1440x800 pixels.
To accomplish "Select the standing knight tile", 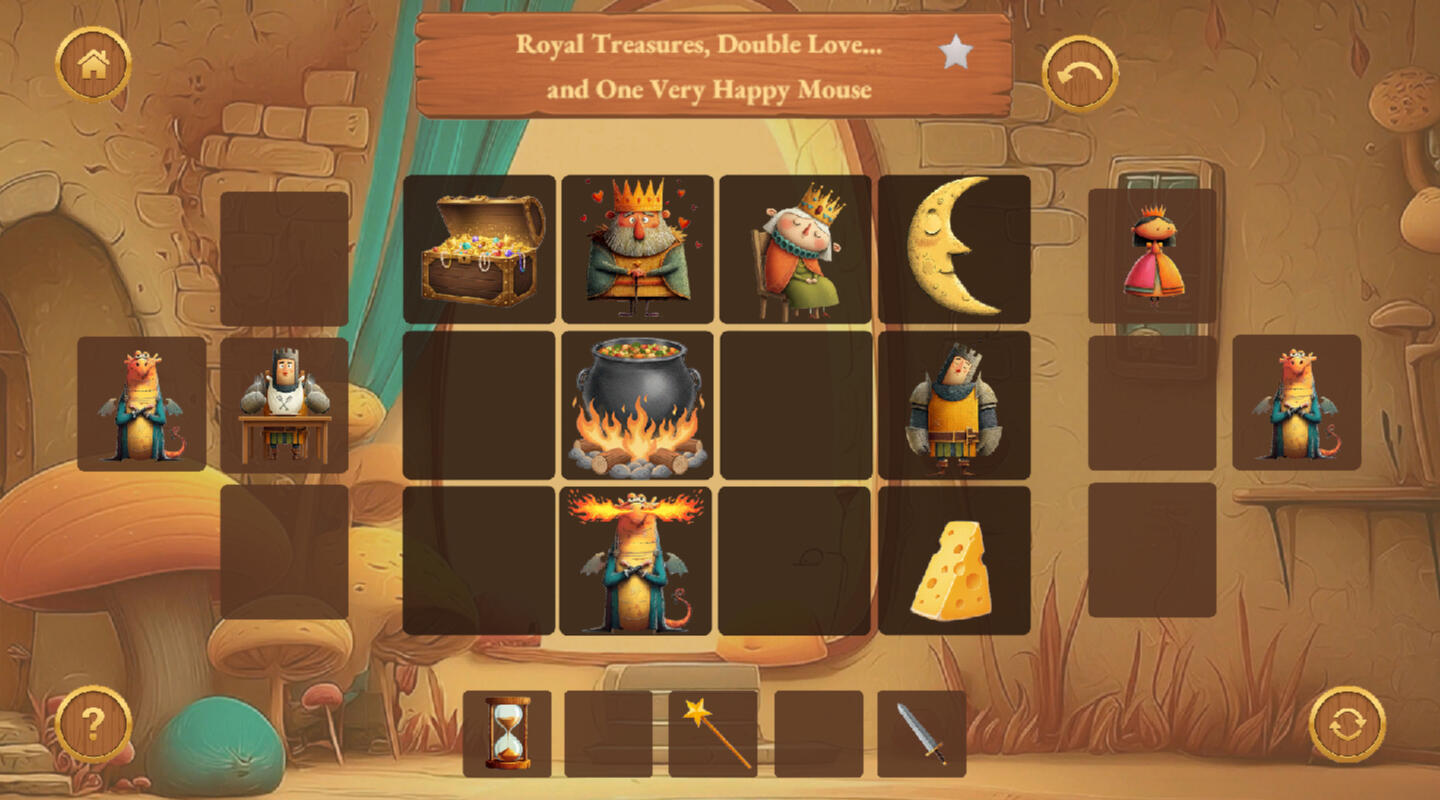I will pyautogui.click(x=954, y=406).
